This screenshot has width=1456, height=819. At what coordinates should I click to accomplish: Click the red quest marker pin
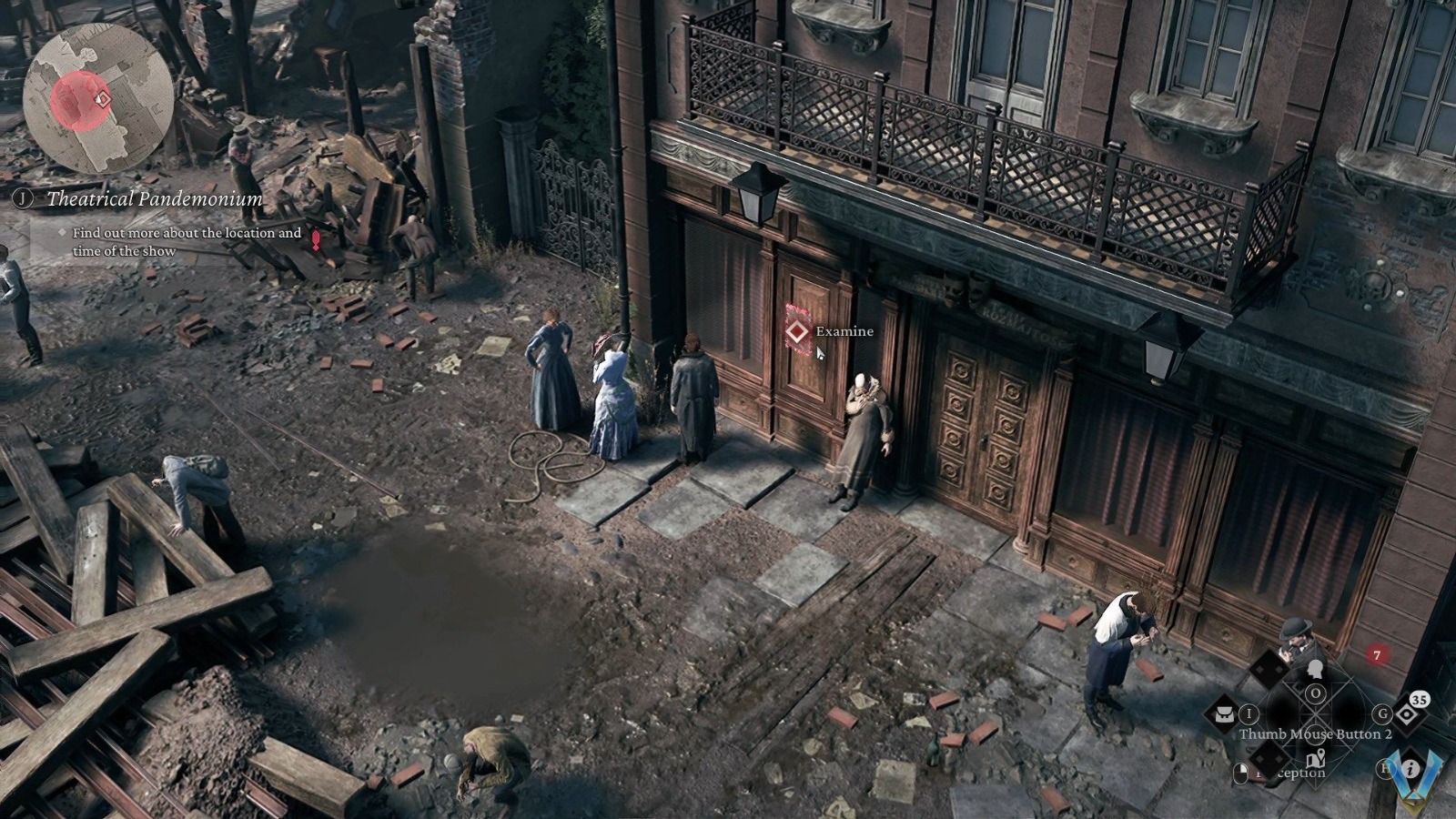click(x=316, y=241)
